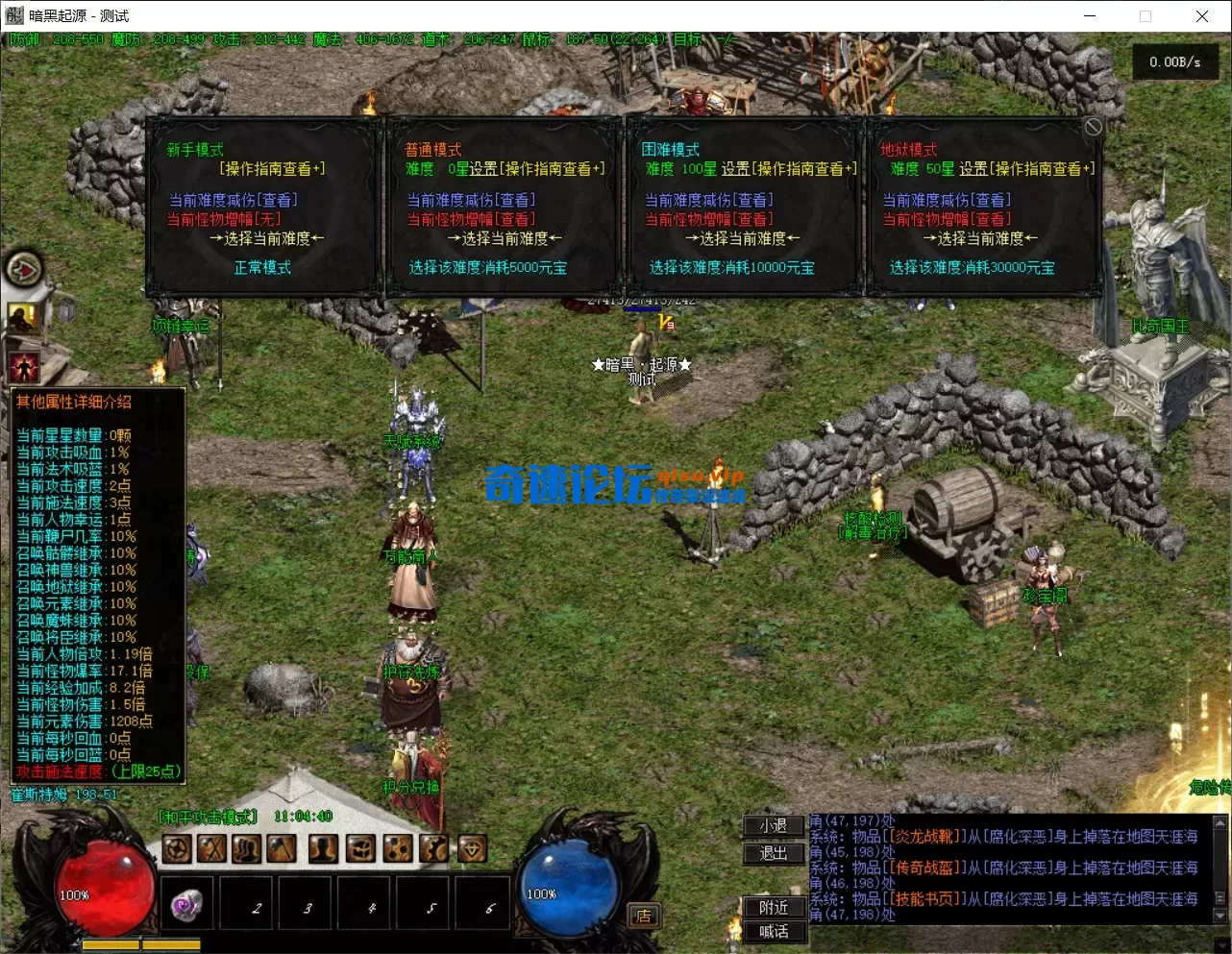Close the difficulty selection panel
The height and width of the screenshot is (954, 1232).
tap(1093, 128)
